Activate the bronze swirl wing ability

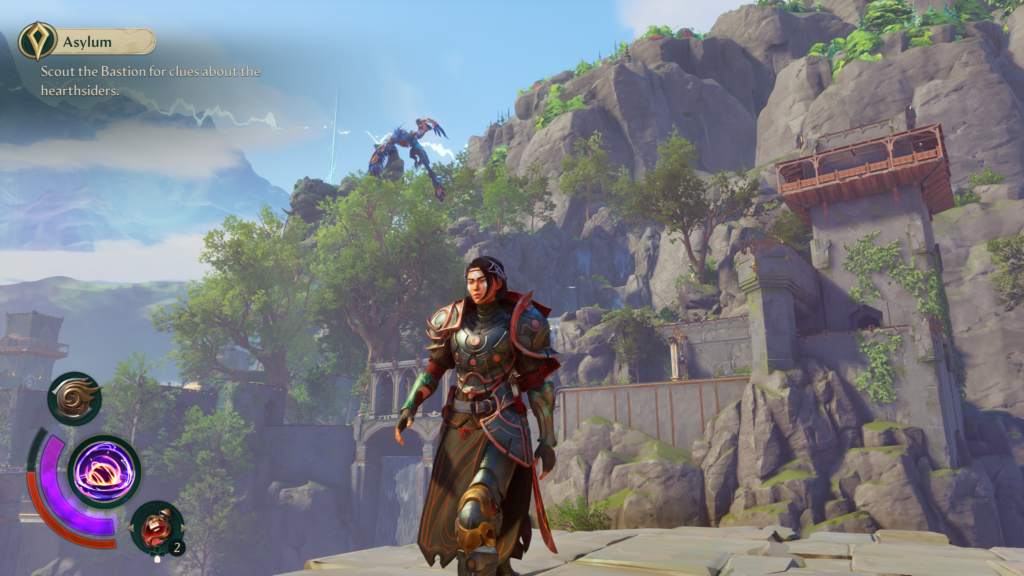pyautogui.click(x=75, y=398)
